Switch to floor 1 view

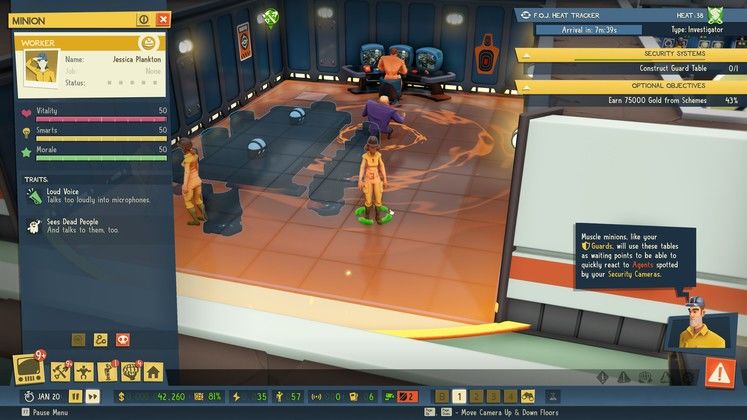click(x=459, y=396)
